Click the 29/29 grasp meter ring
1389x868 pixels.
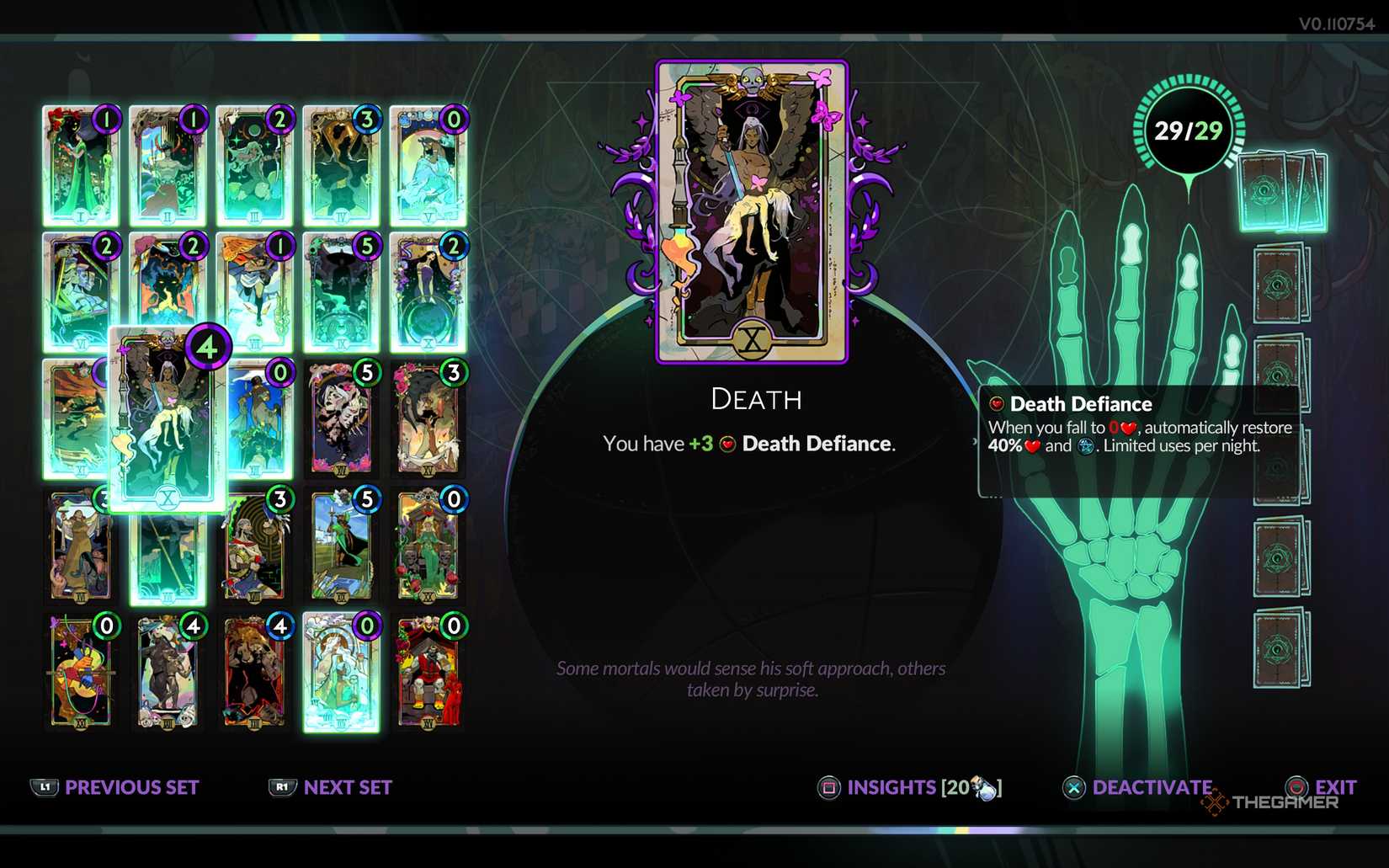[x=1187, y=128]
